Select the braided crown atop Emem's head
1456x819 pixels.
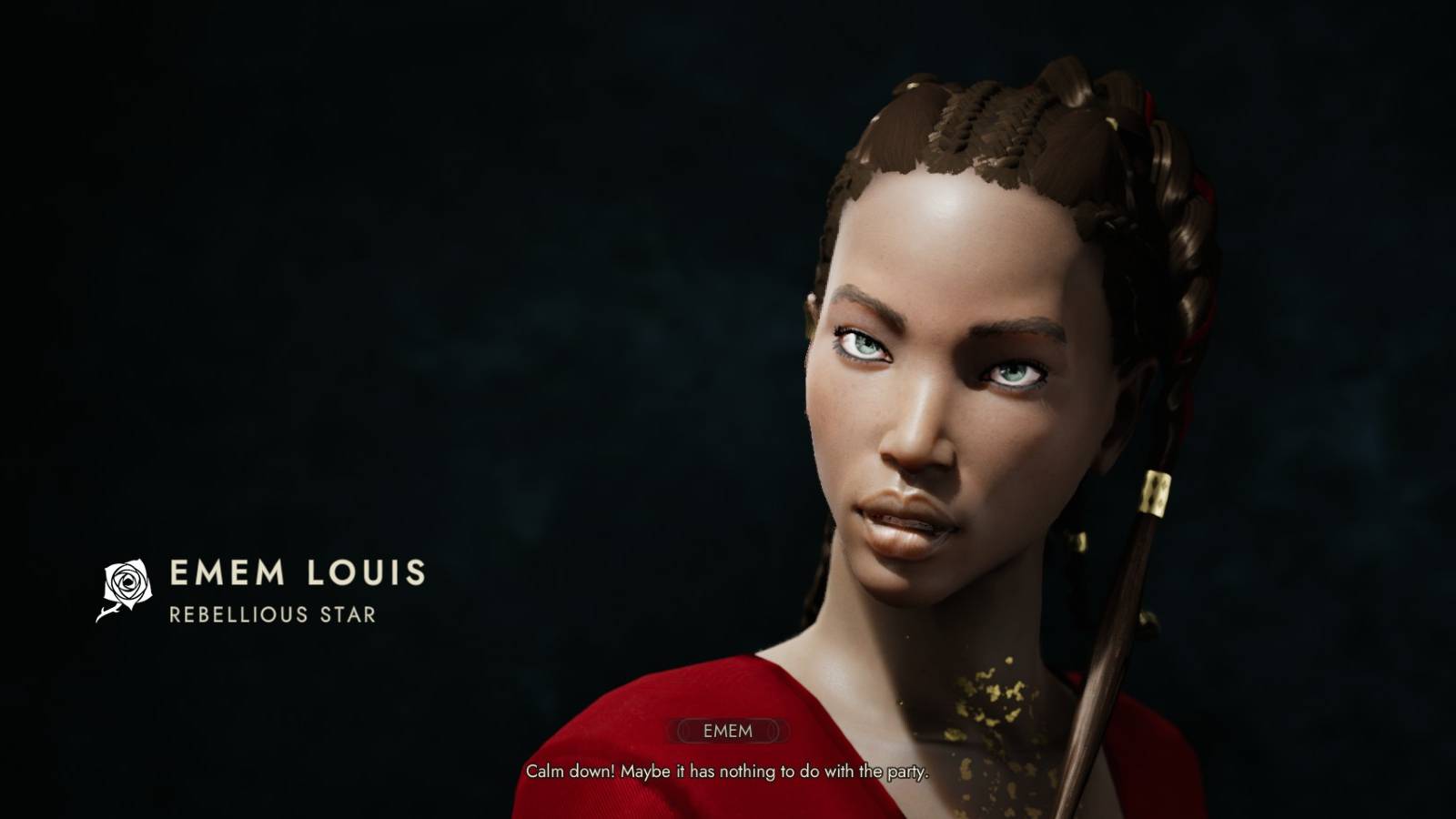[x=983, y=118]
